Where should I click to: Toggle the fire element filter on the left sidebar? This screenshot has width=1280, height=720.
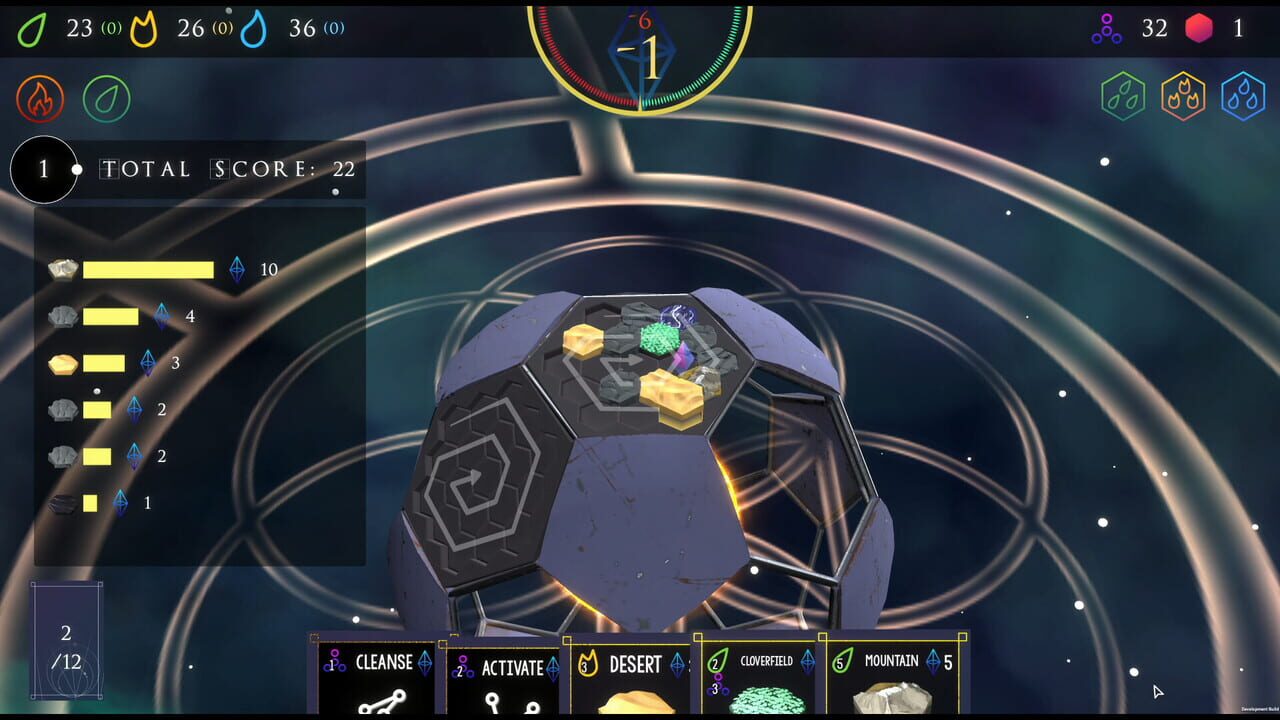pos(38,99)
